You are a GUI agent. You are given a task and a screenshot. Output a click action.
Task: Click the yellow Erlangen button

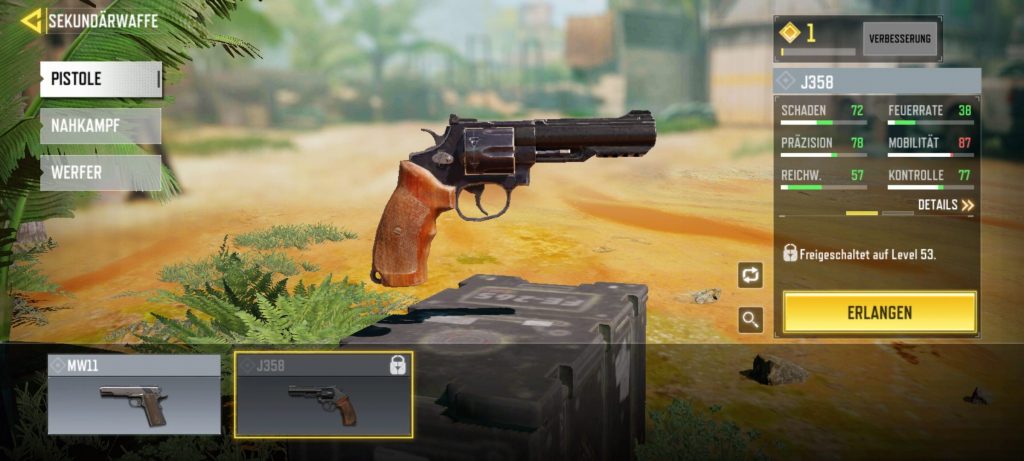[879, 313]
